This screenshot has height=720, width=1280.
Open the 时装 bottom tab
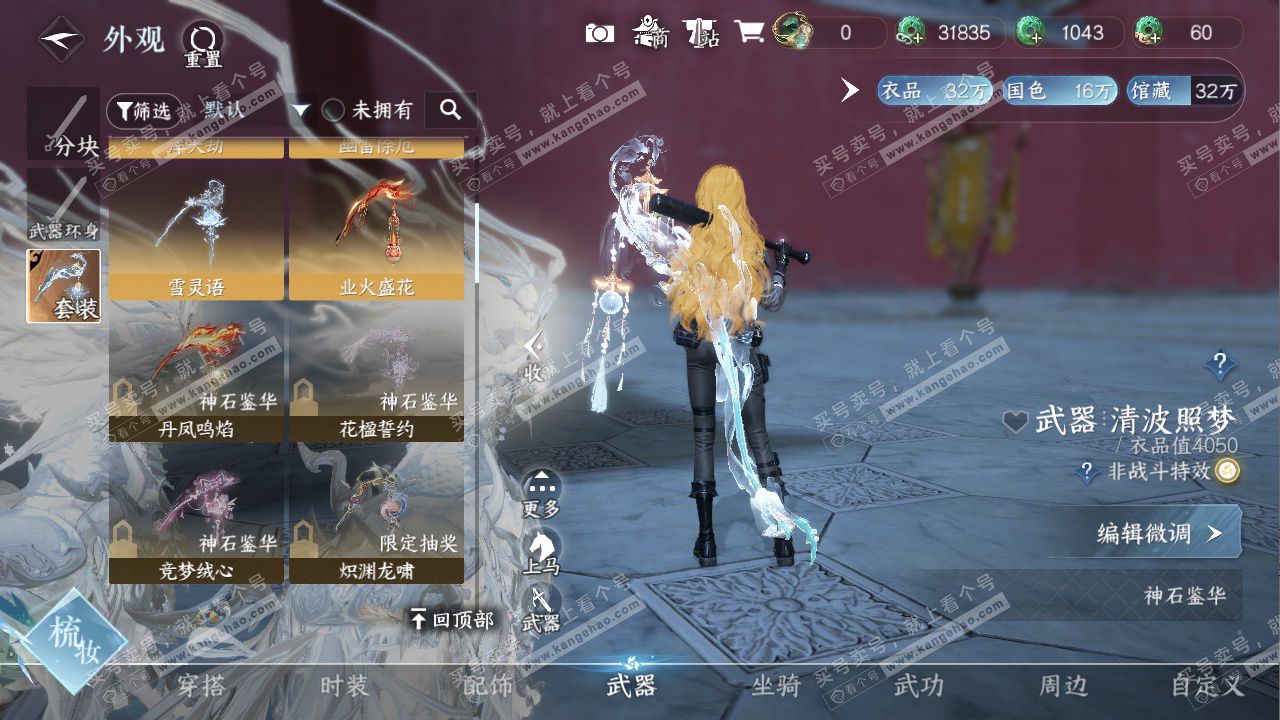click(x=345, y=686)
